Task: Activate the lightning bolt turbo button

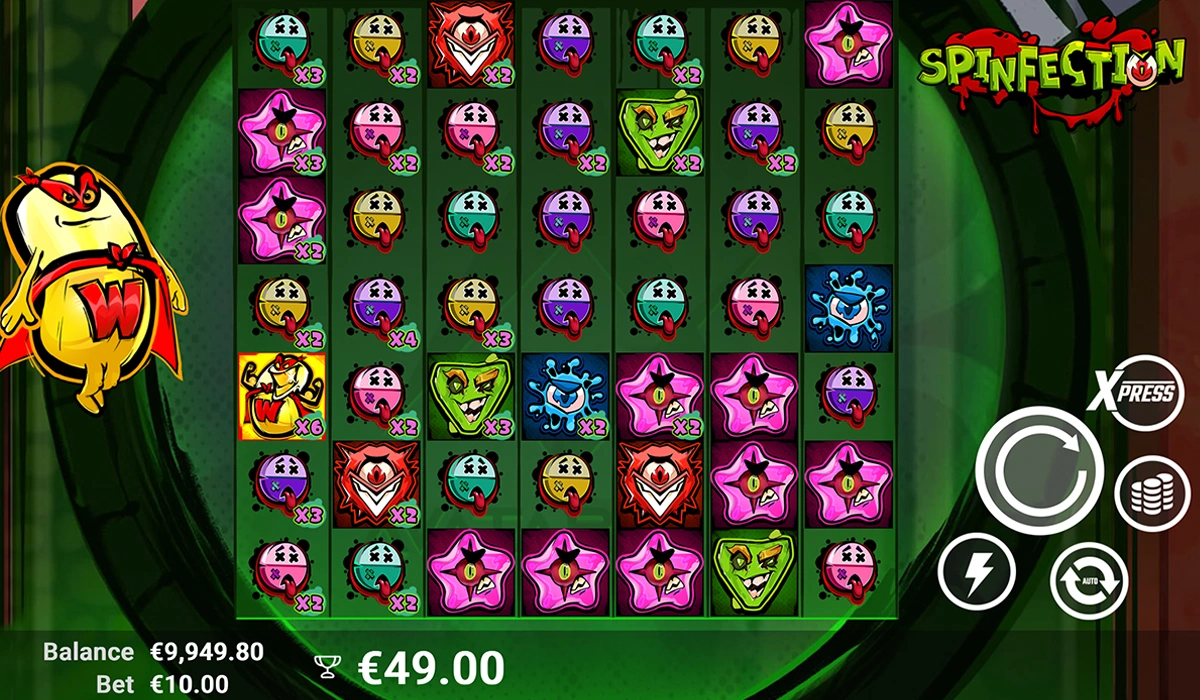Action: click(x=977, y=572)
